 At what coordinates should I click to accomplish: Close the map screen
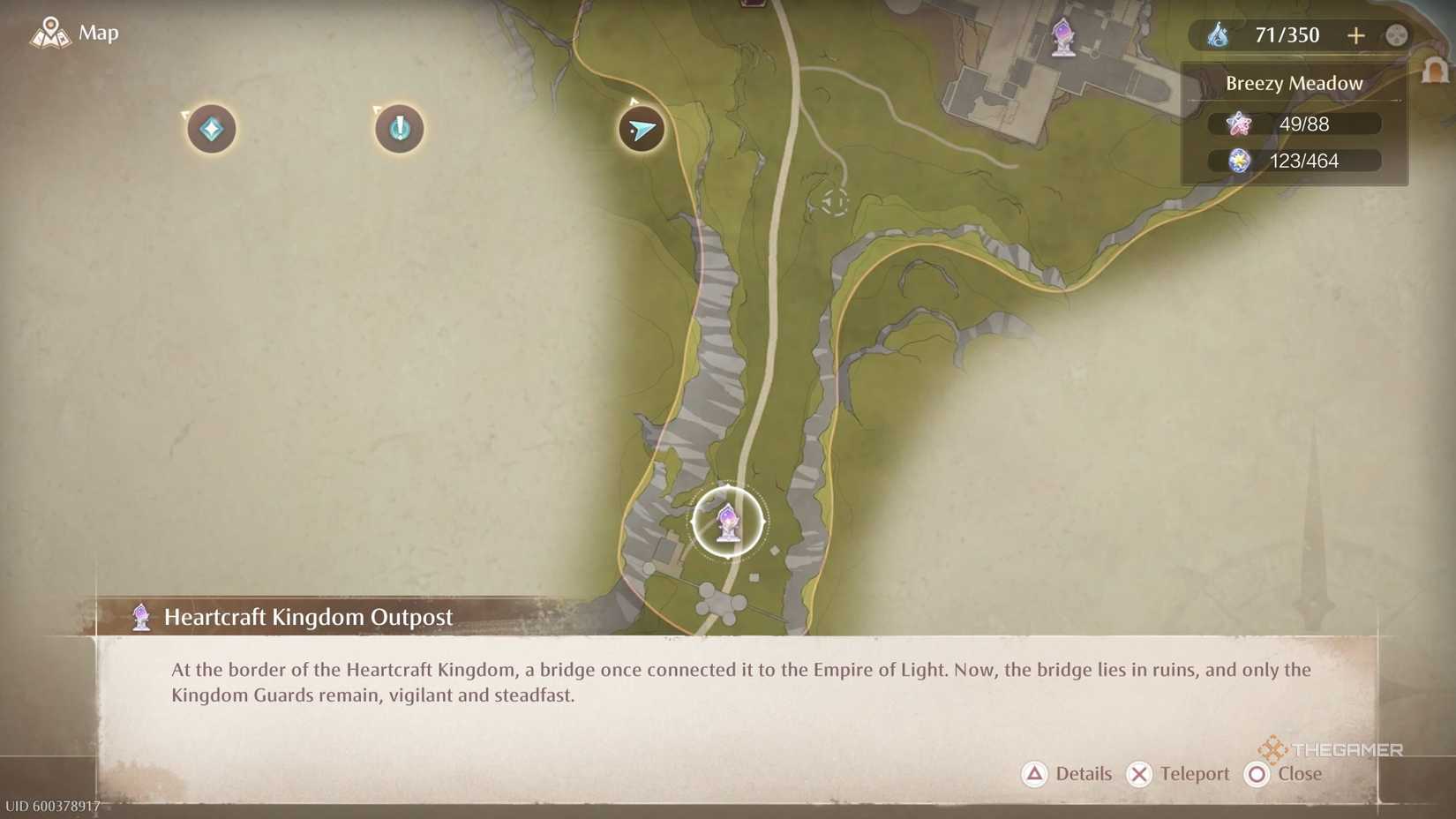pos(1284,774)
